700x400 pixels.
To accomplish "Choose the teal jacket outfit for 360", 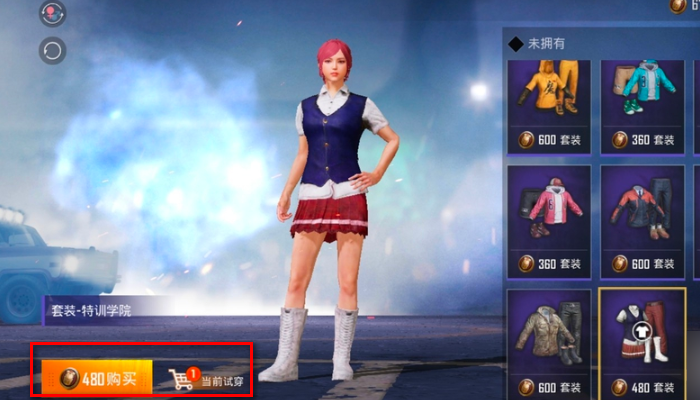I will [x=641, y=105].
